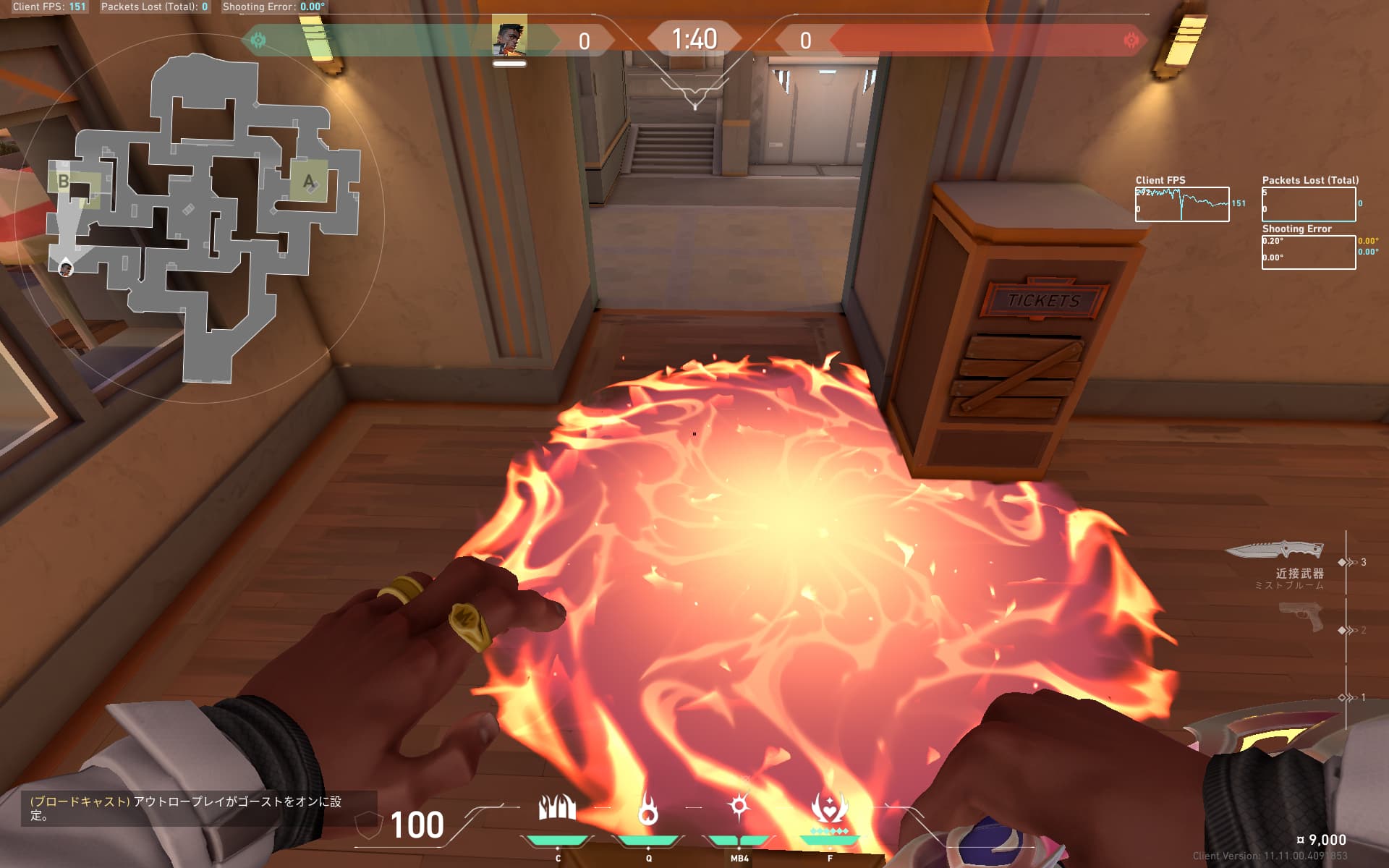Screen dimensions: 1389x868
Task: Select the Blaze fire wall ability icon
Action: click(557, 807)
